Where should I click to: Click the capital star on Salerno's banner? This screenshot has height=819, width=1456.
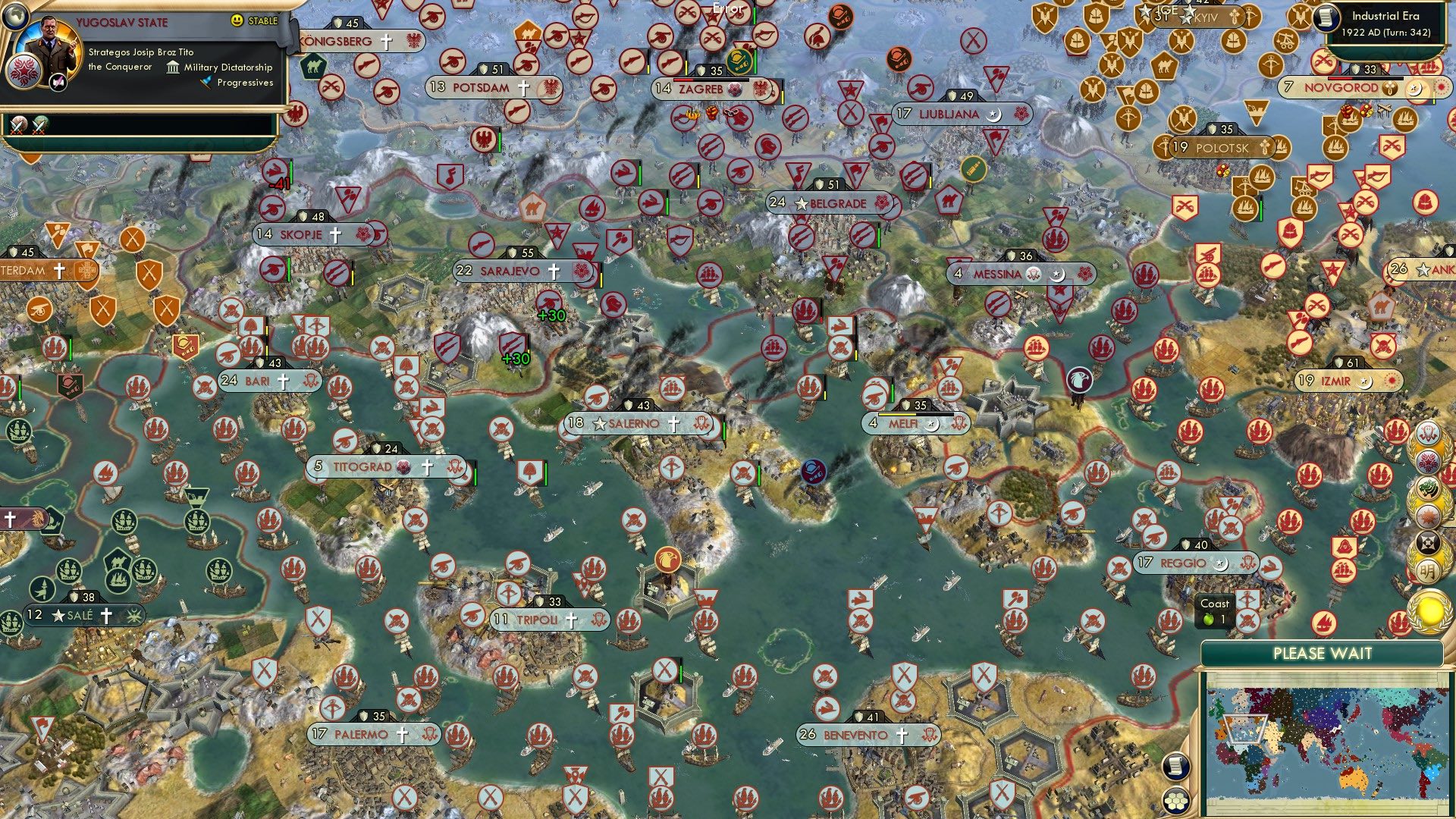pyautogui.click(x=601, y=424)
